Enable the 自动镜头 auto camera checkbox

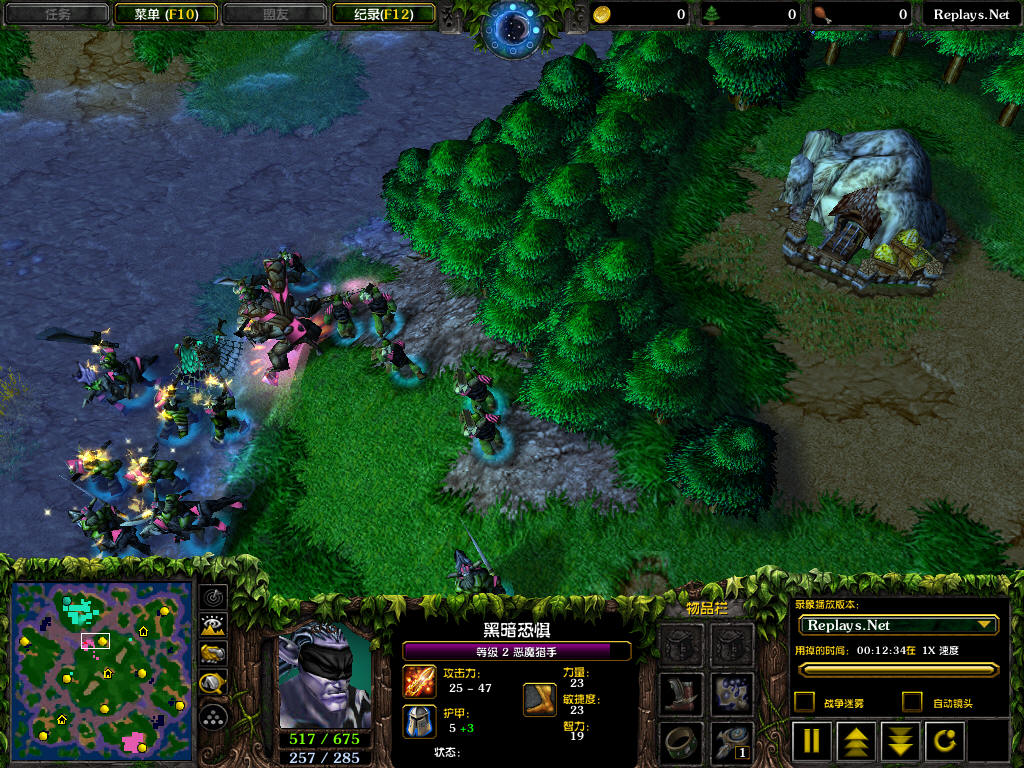(x=912, y=702)
